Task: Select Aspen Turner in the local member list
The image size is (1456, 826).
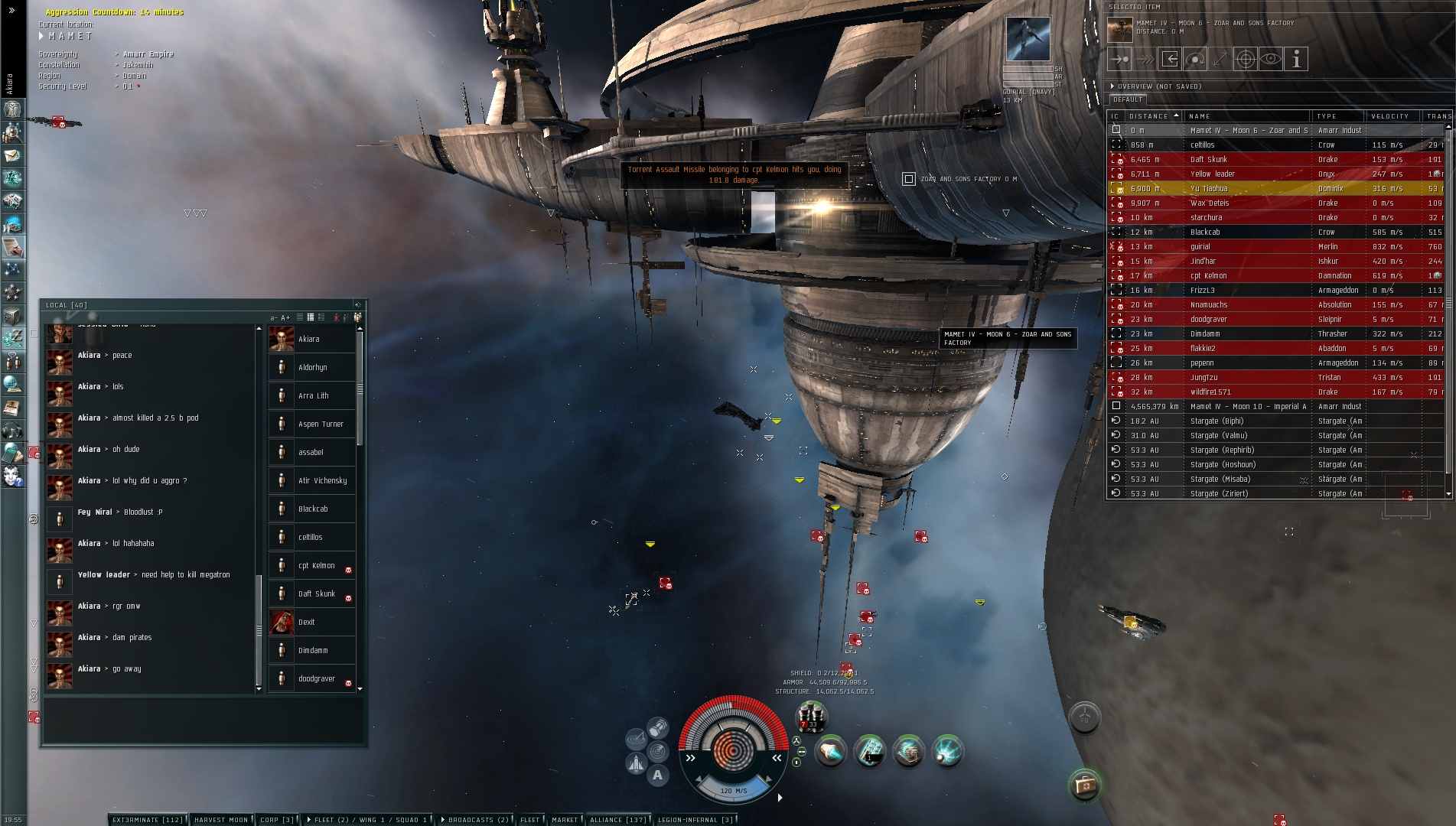Action: tap(321, 424)
